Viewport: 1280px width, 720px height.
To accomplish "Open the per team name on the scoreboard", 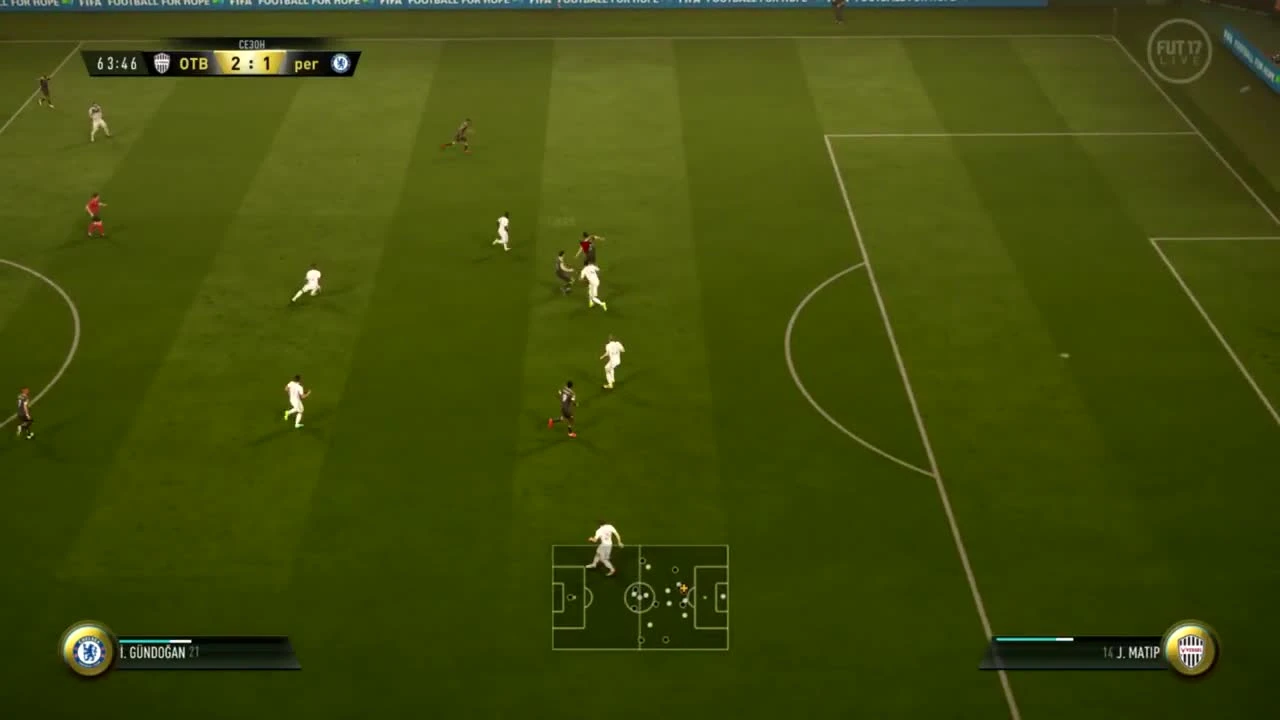I will click(306, 63).
